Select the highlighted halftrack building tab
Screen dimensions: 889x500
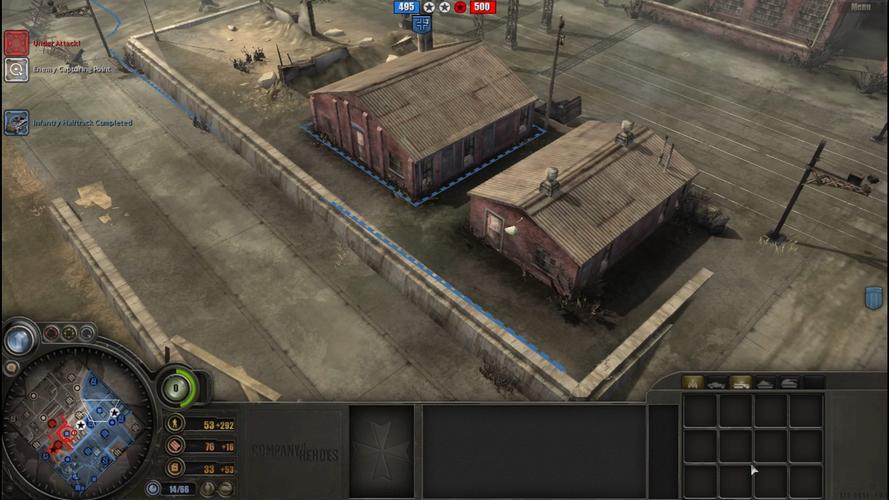pyautogui.click(x=740, y=382)
